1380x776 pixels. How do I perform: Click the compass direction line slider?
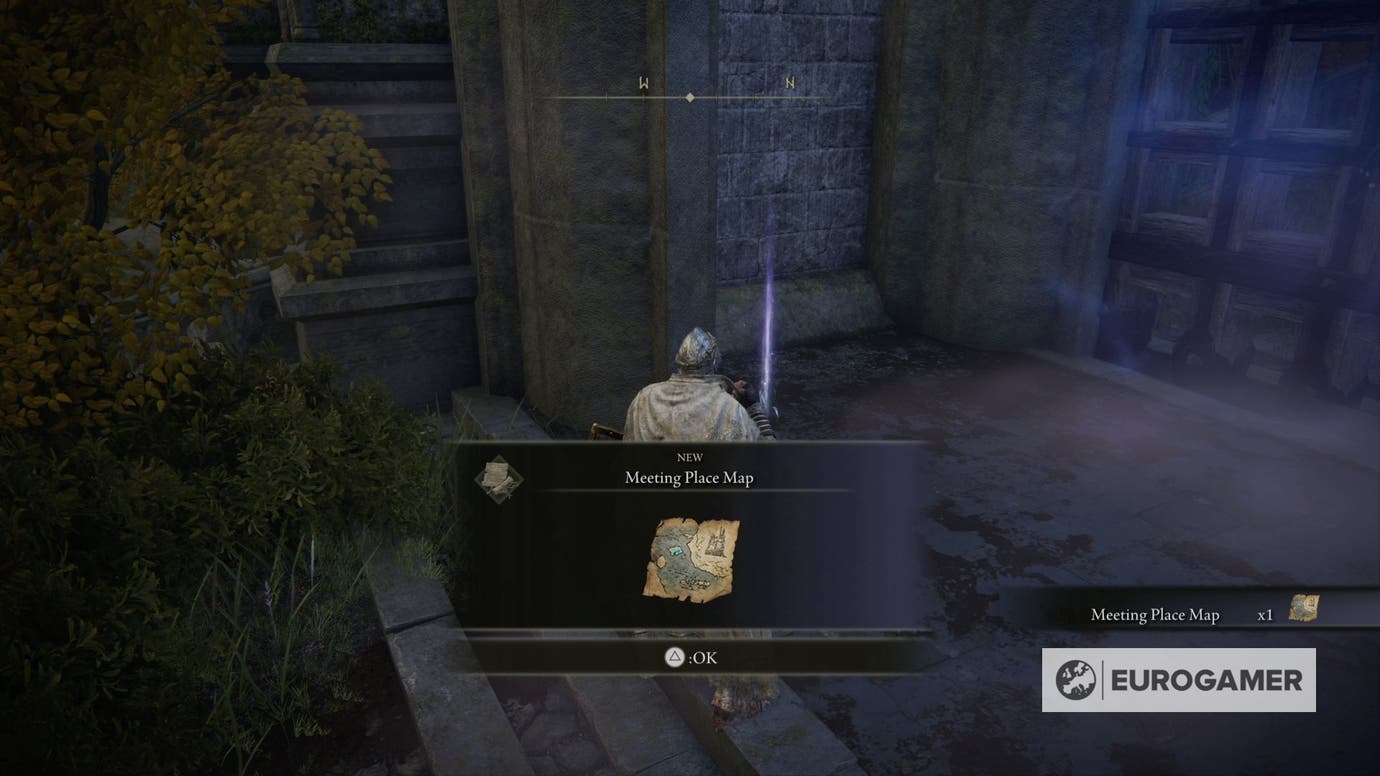click(689, 97)
